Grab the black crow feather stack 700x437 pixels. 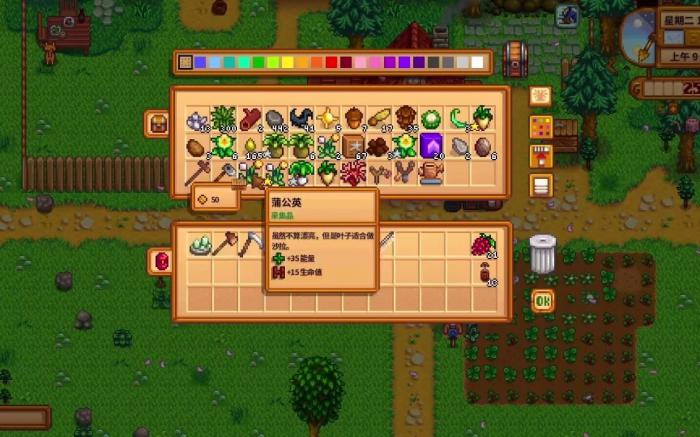(300, 119)
